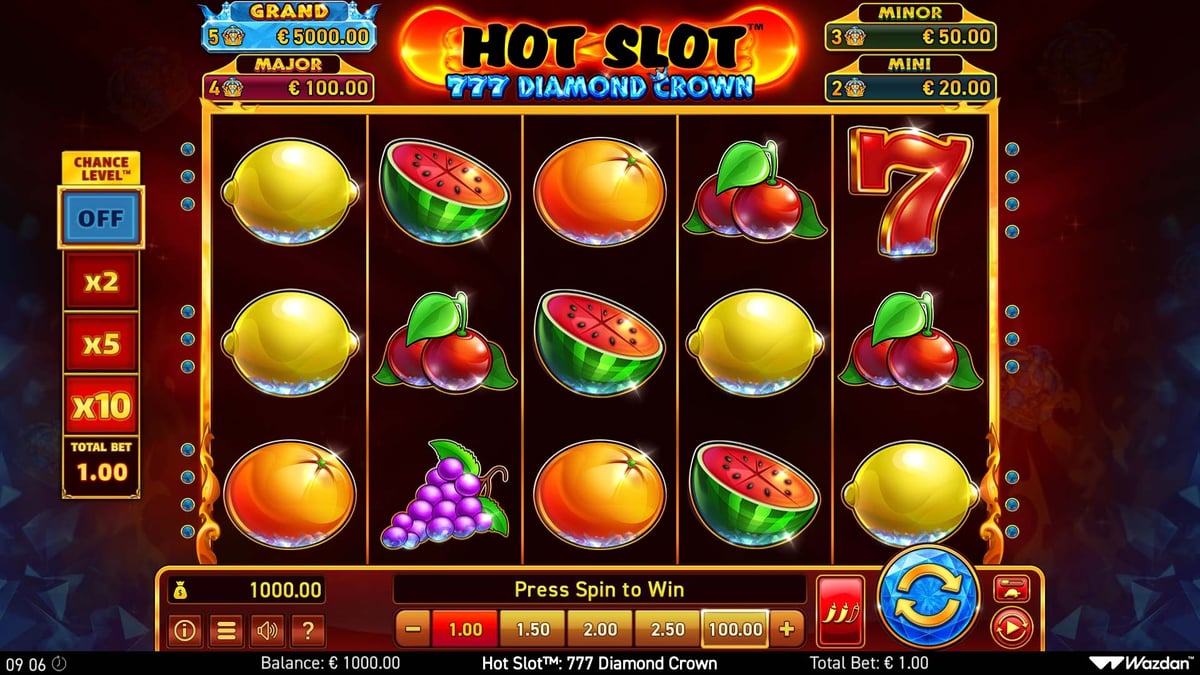Select the 2.00 bet value
Image resolution: width=1200 pixels, height=675 pixels.
click(600, 629)
